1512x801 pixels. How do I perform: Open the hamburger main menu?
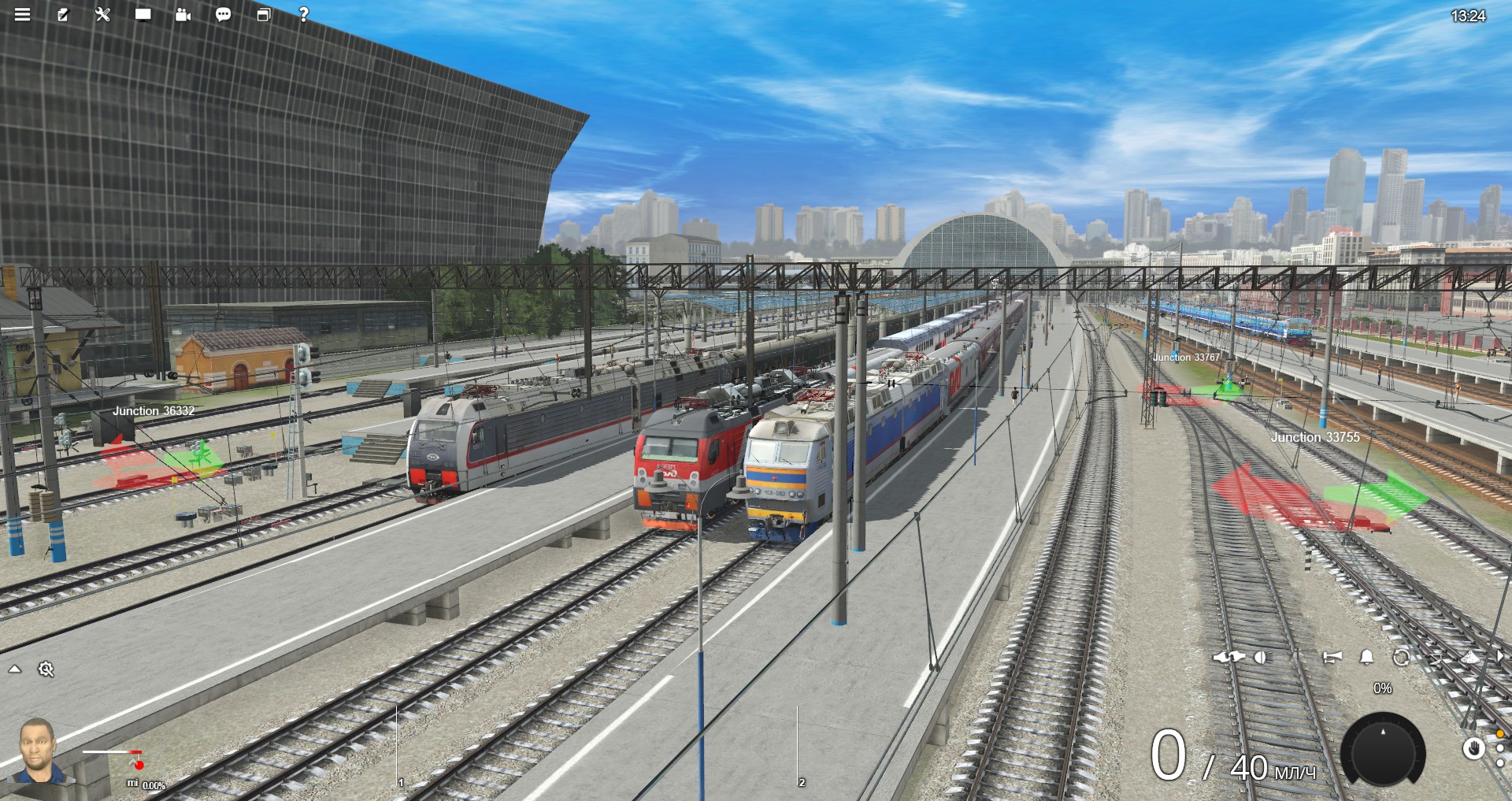click(x=22, y=14)
